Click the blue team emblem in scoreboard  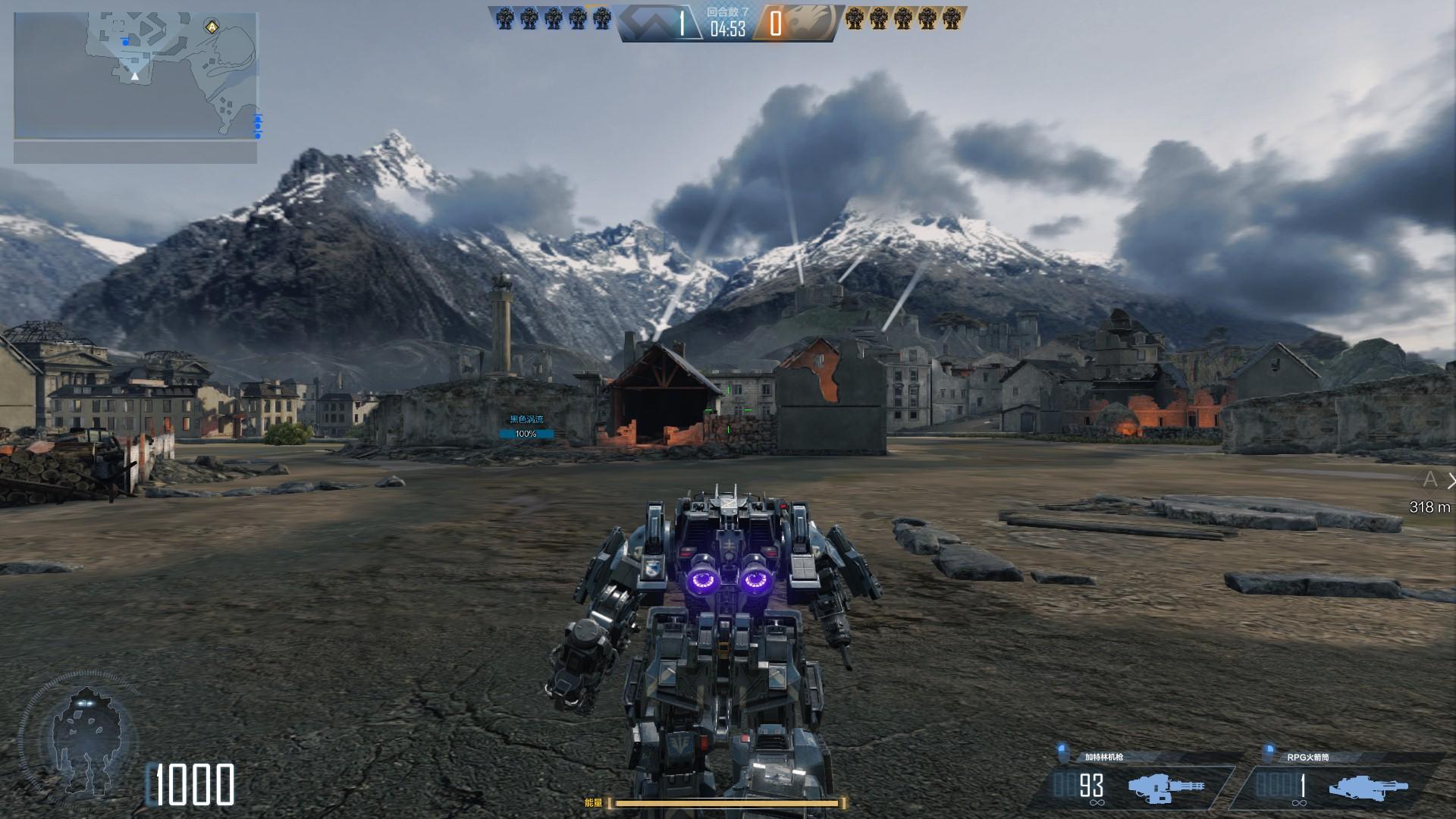646,24
